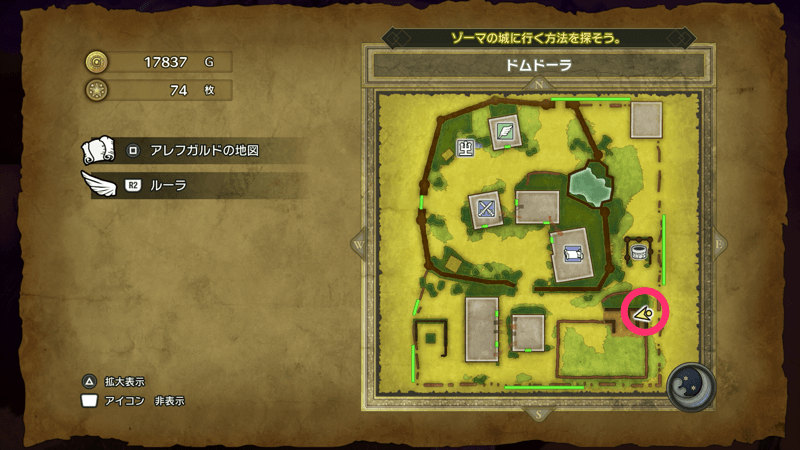Click the player arrow marker circled in pink
800x450 pixels.
[x=645, y=314]
